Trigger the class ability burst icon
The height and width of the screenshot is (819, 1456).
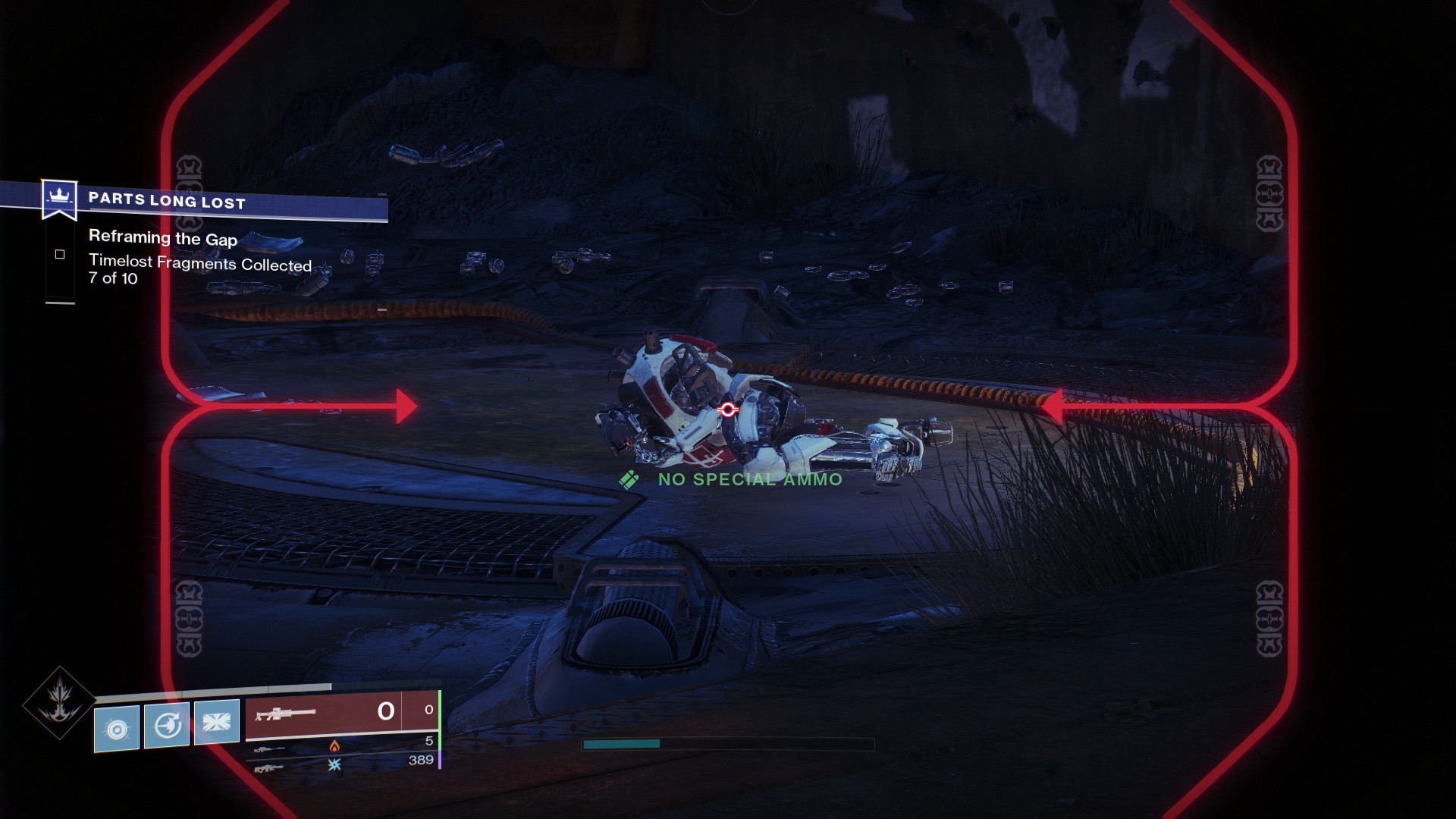point(217,723)
